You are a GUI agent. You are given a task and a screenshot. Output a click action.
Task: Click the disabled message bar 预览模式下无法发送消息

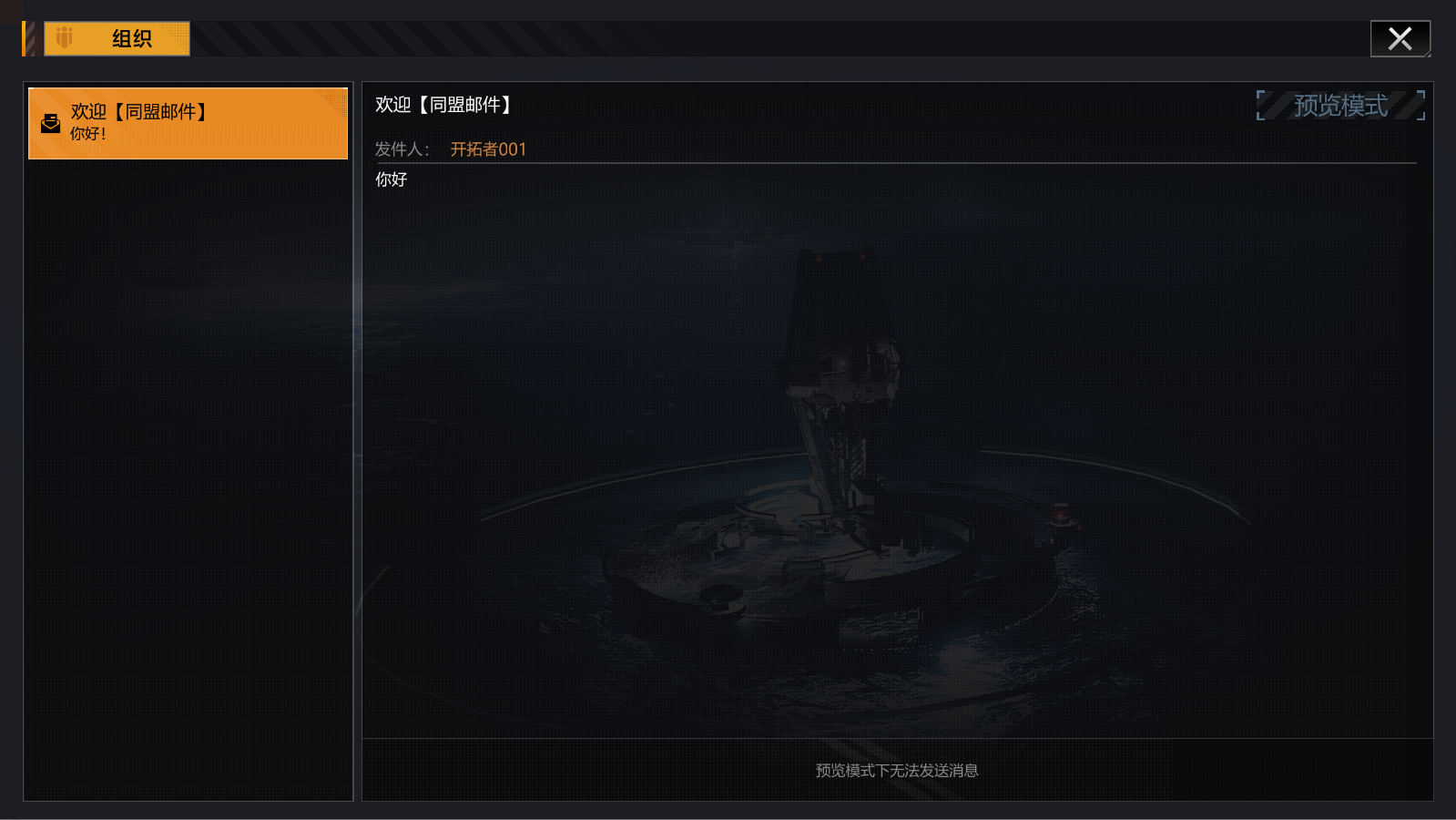tap(895, 770)
